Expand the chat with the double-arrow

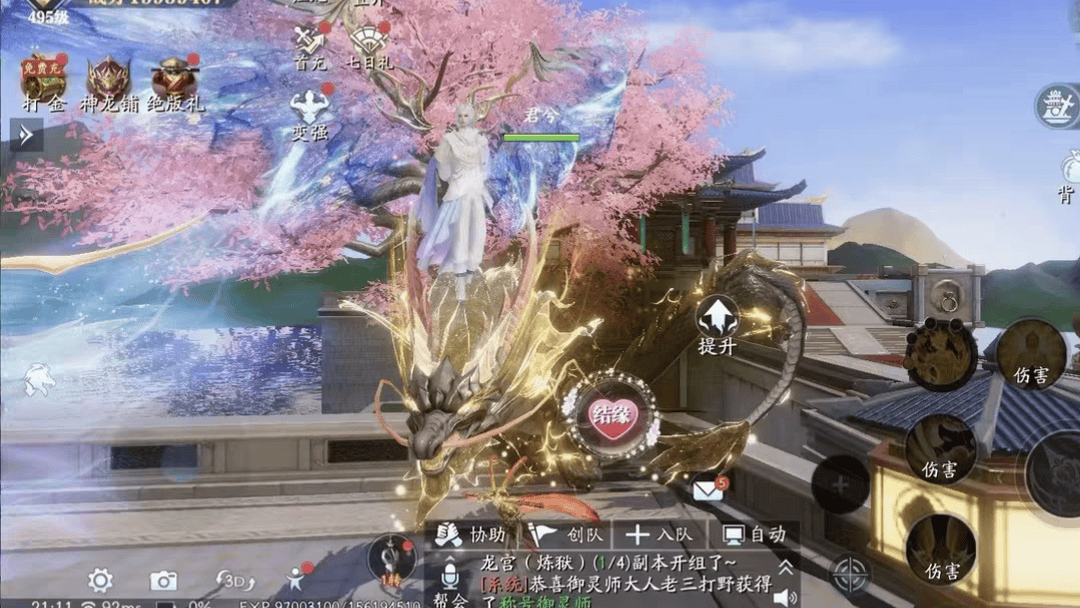(786, 568)
